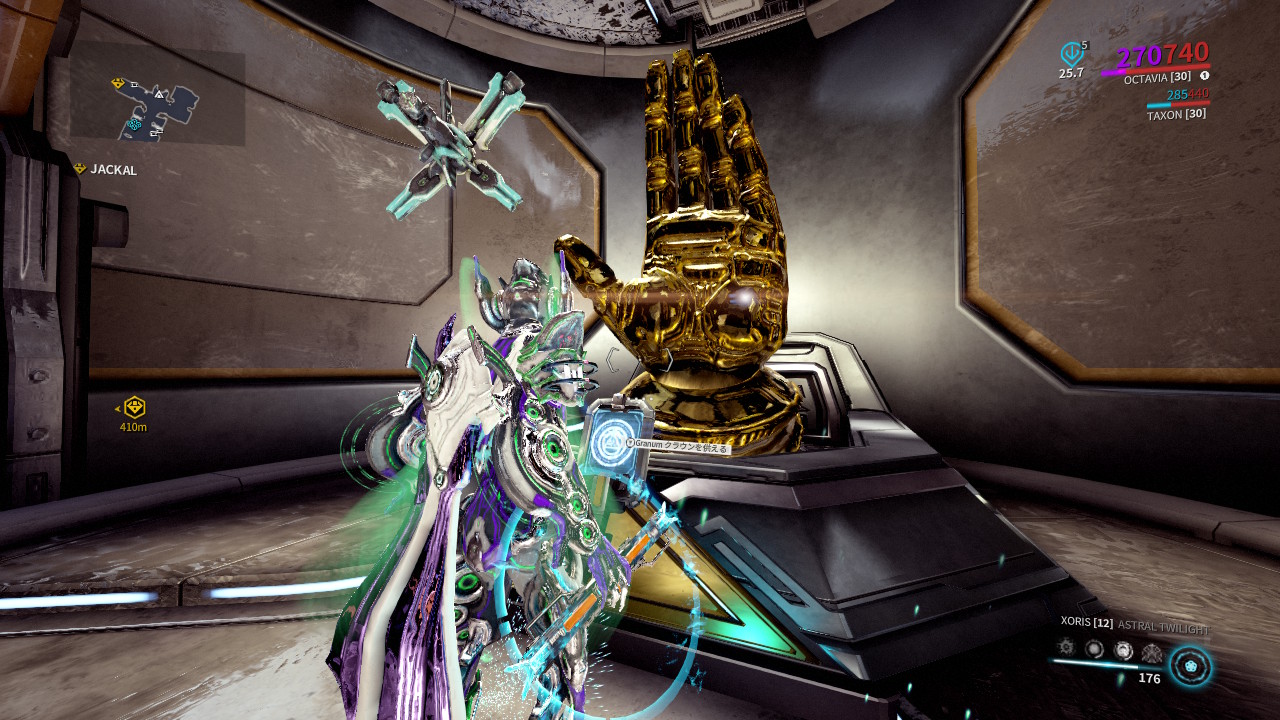Click the 176 energy counter
Screen dimensions: 1280x720
click(1150, 678)
